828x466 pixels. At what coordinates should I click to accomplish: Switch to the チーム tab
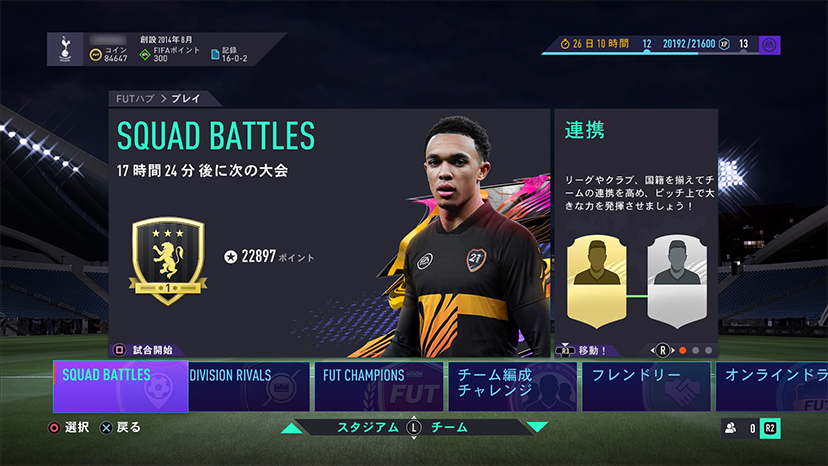[448, 428]
